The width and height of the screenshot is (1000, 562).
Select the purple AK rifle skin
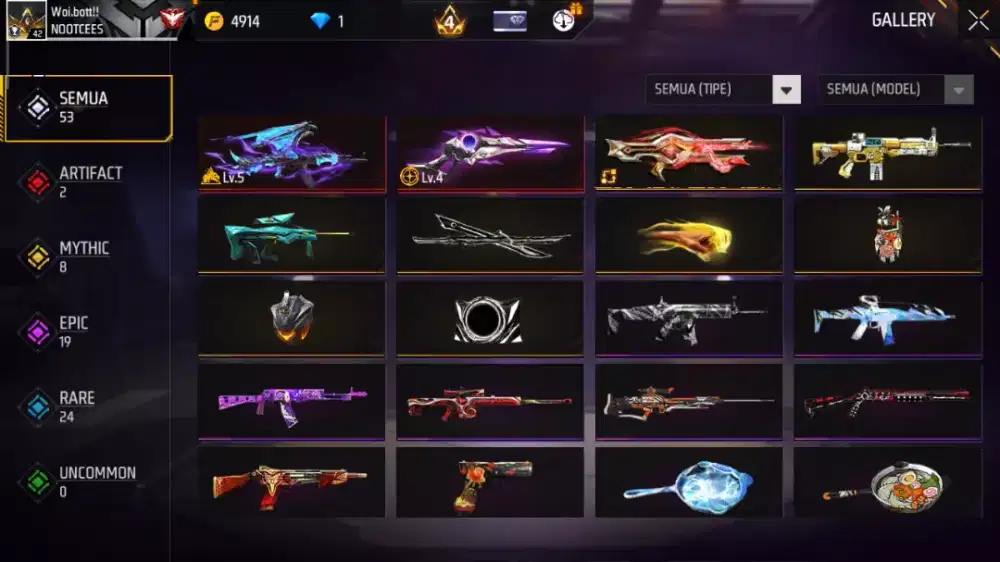coord(291,401)
